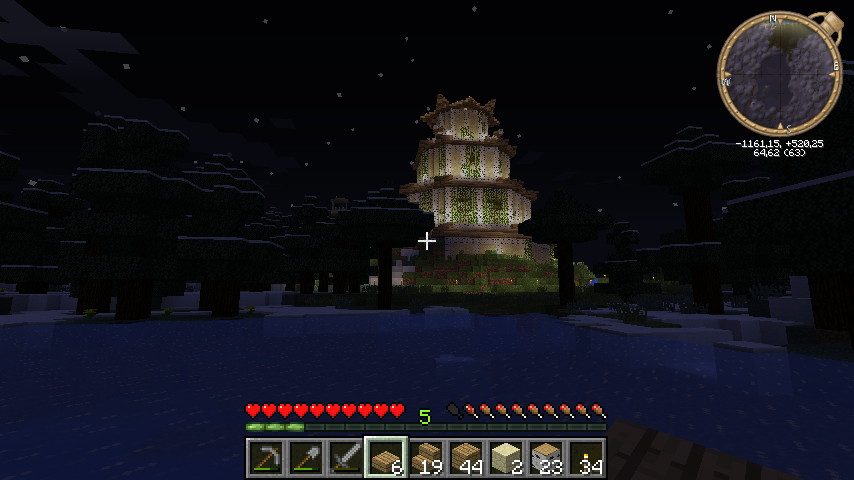Select the sandstone block slot

tap(506, 458)
